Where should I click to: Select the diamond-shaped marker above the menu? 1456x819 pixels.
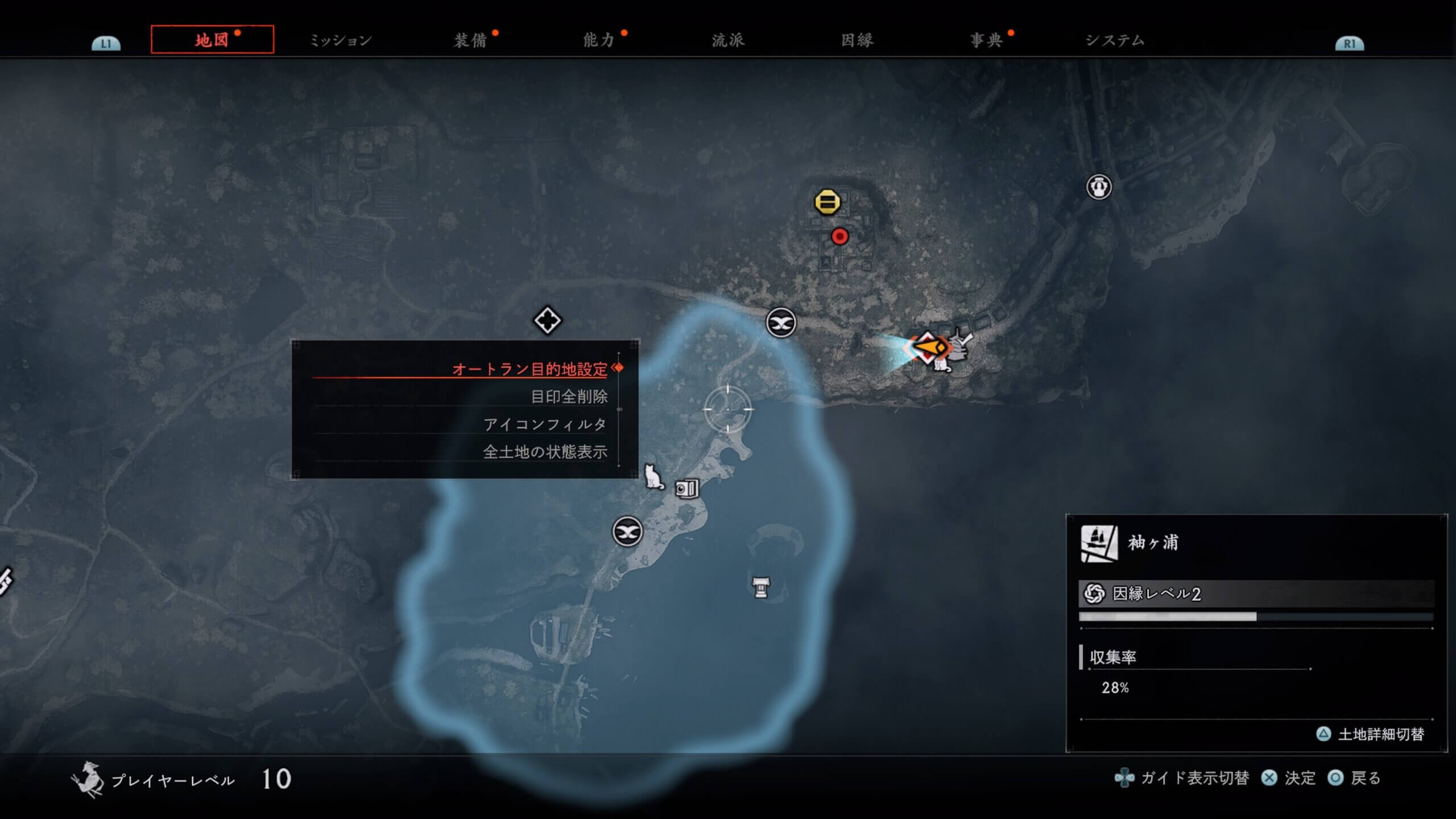pyautogui.click(x=547, y=321)
